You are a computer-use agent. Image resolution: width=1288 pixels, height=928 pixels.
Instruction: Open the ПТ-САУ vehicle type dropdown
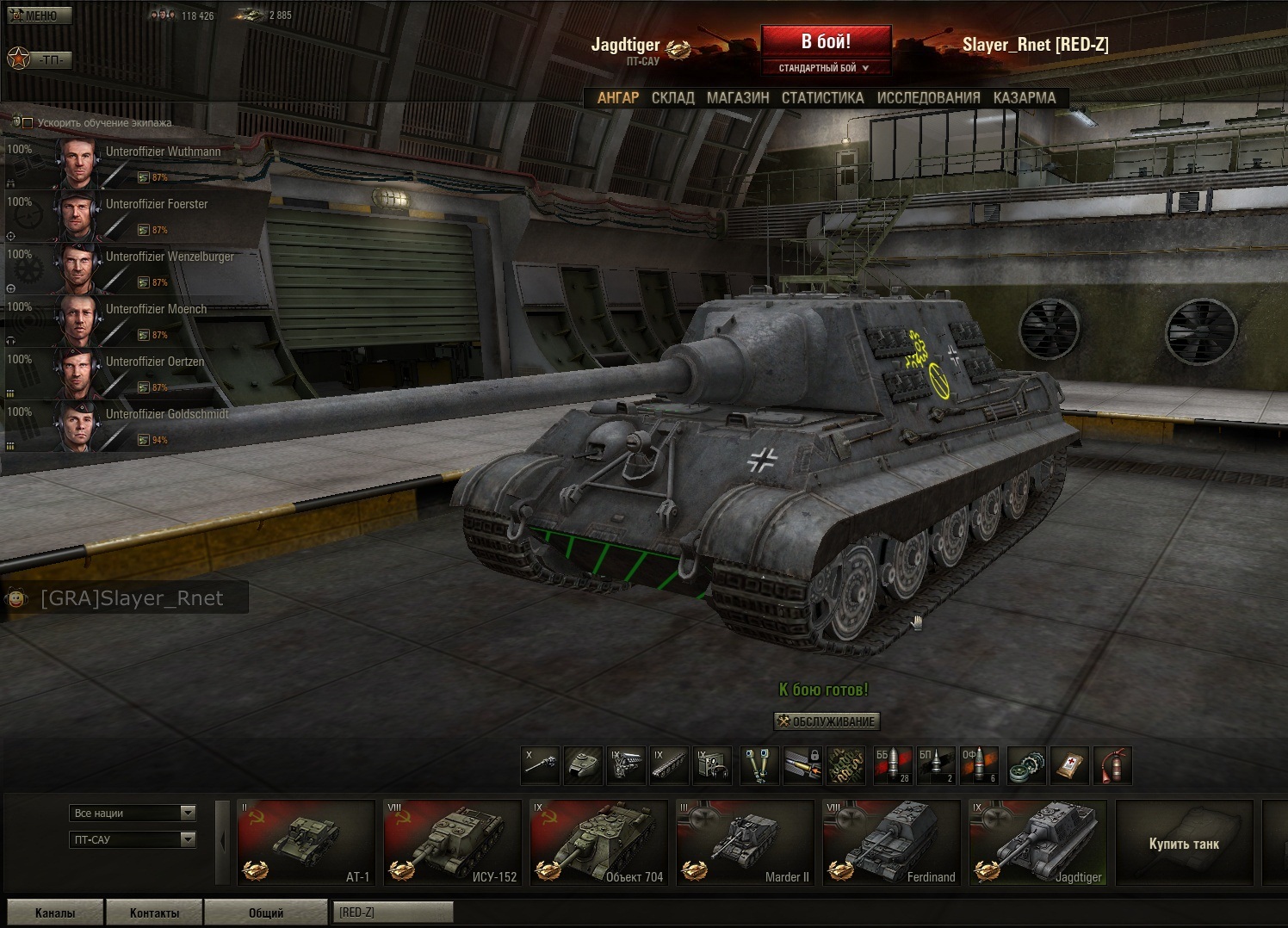click(x=133, y=839)
